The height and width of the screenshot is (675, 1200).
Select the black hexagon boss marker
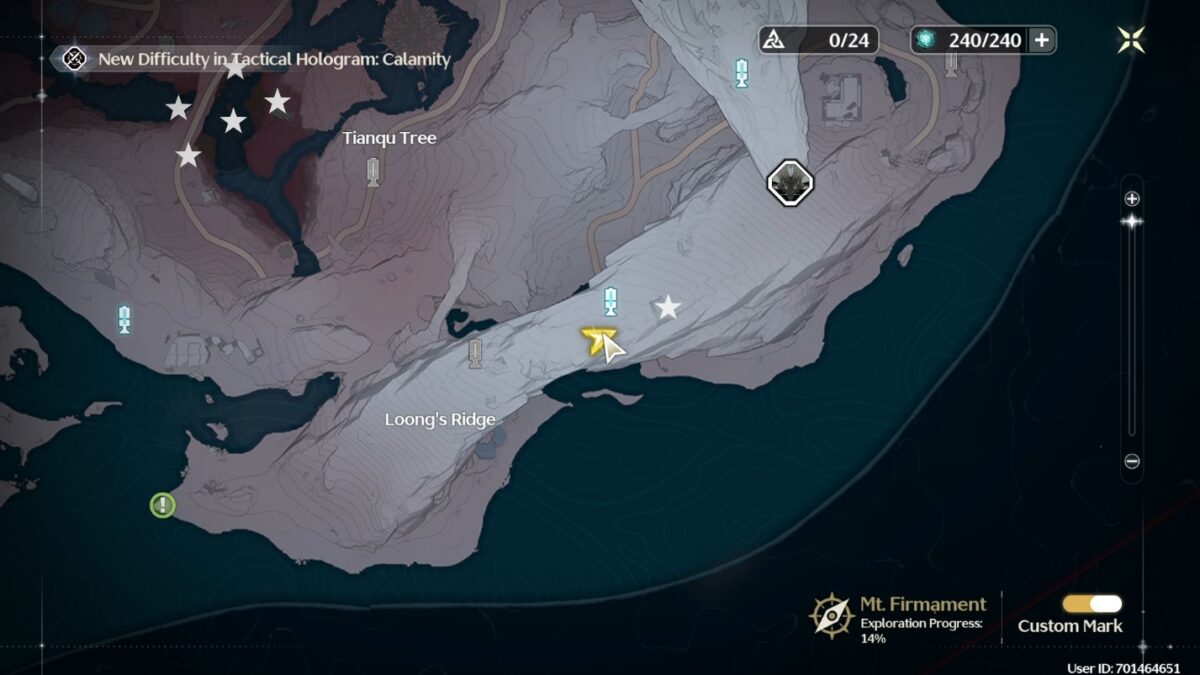tap(790, 182)
